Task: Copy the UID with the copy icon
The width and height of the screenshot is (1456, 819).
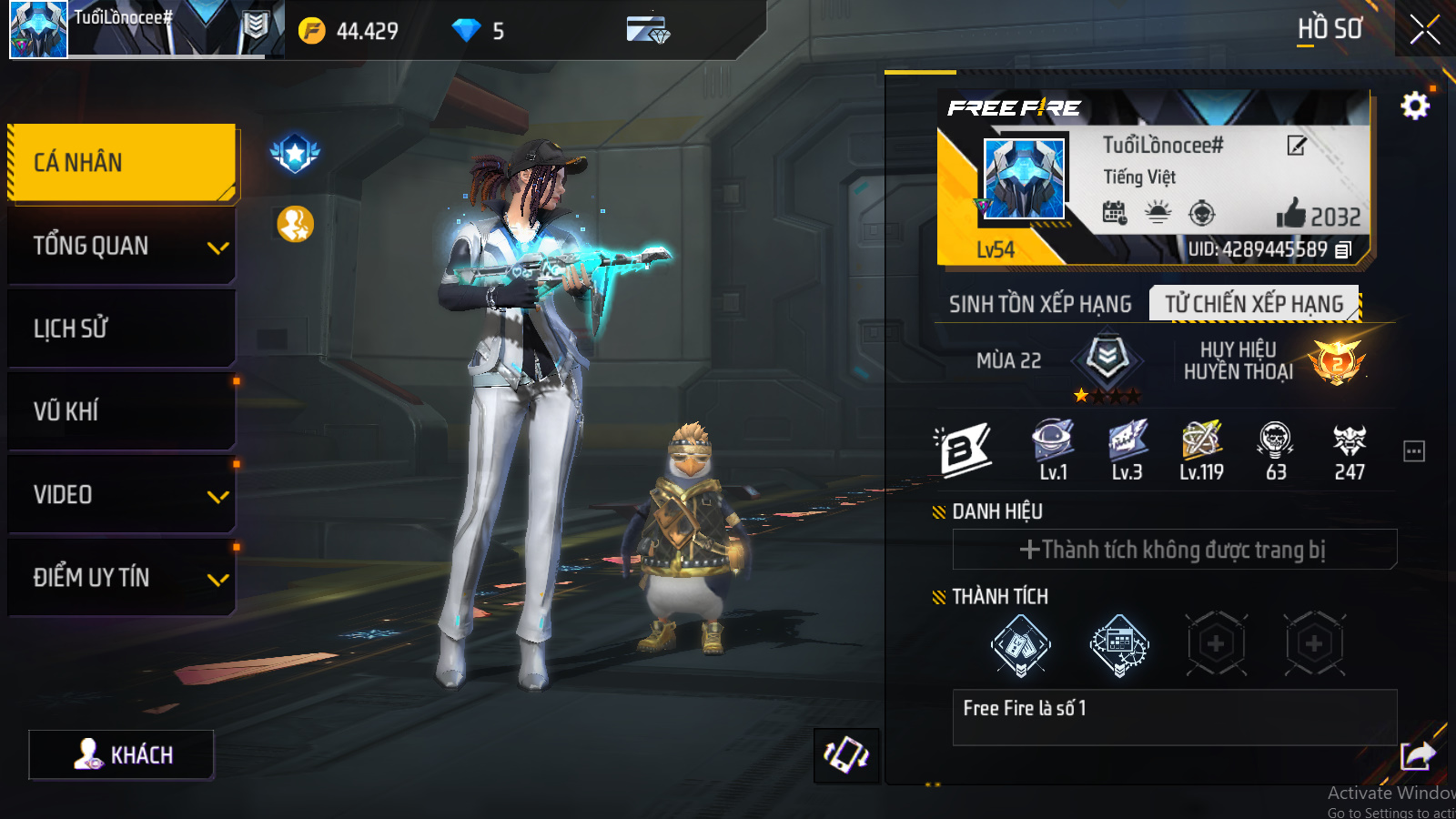Action: coord(1344,249)
